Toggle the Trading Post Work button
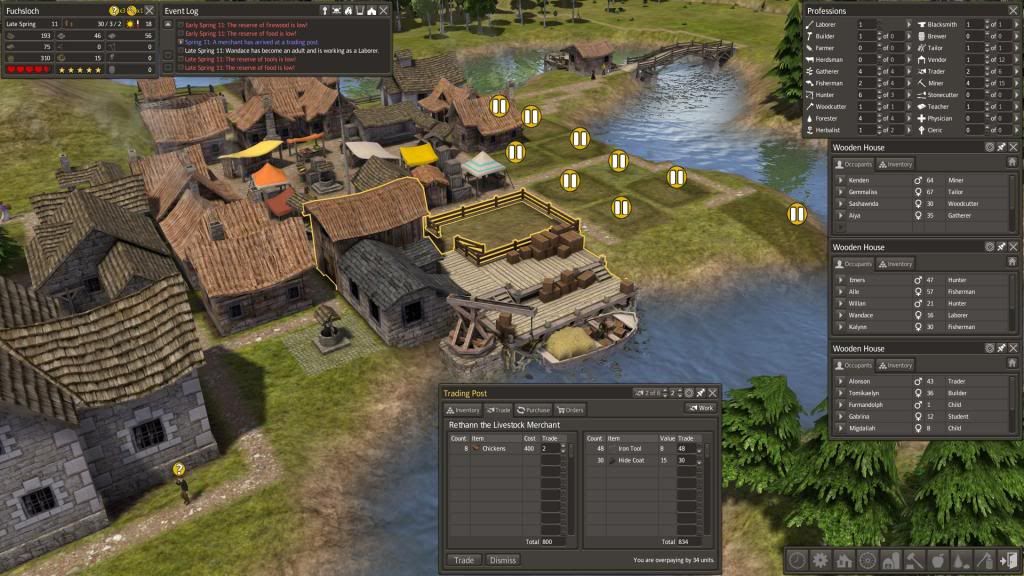The height and width of the screenshot is (576, 1024). [x=699, y=408]
